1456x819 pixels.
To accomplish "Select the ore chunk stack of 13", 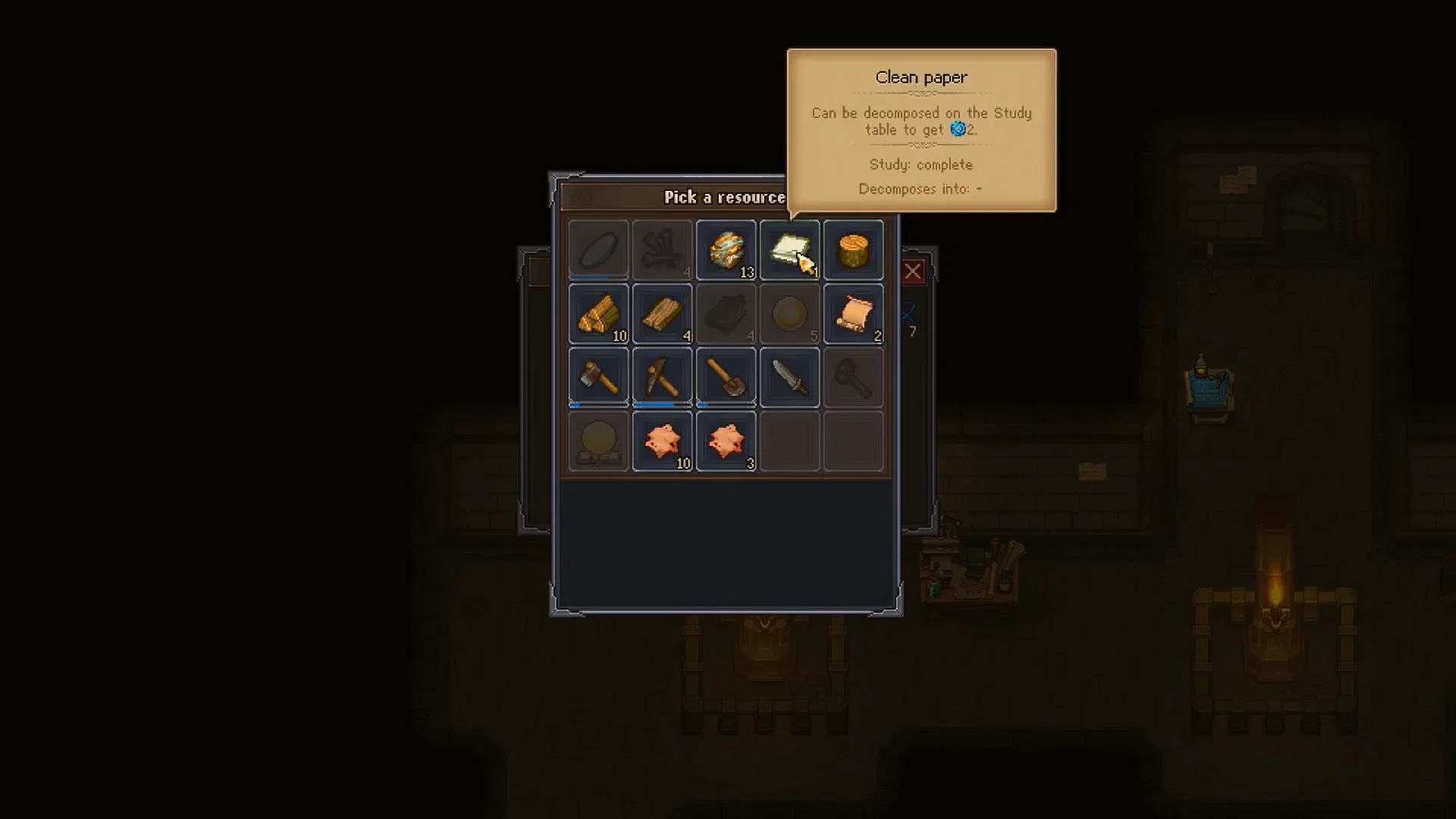I will [726, 250].
